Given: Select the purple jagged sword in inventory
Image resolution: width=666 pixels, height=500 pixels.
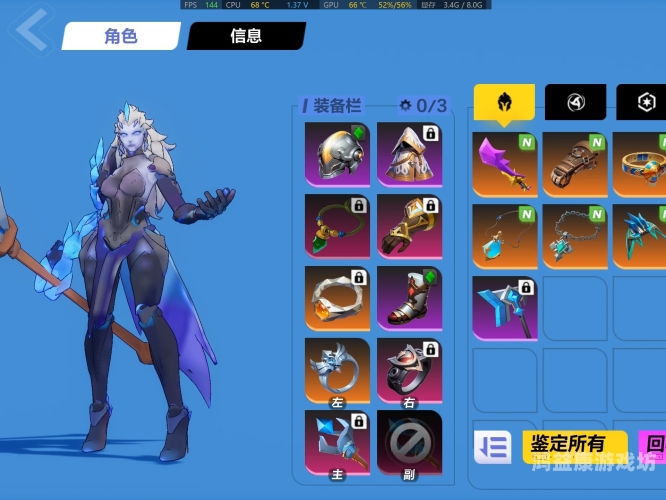Looking at the screenshot, I should (505, 164).
